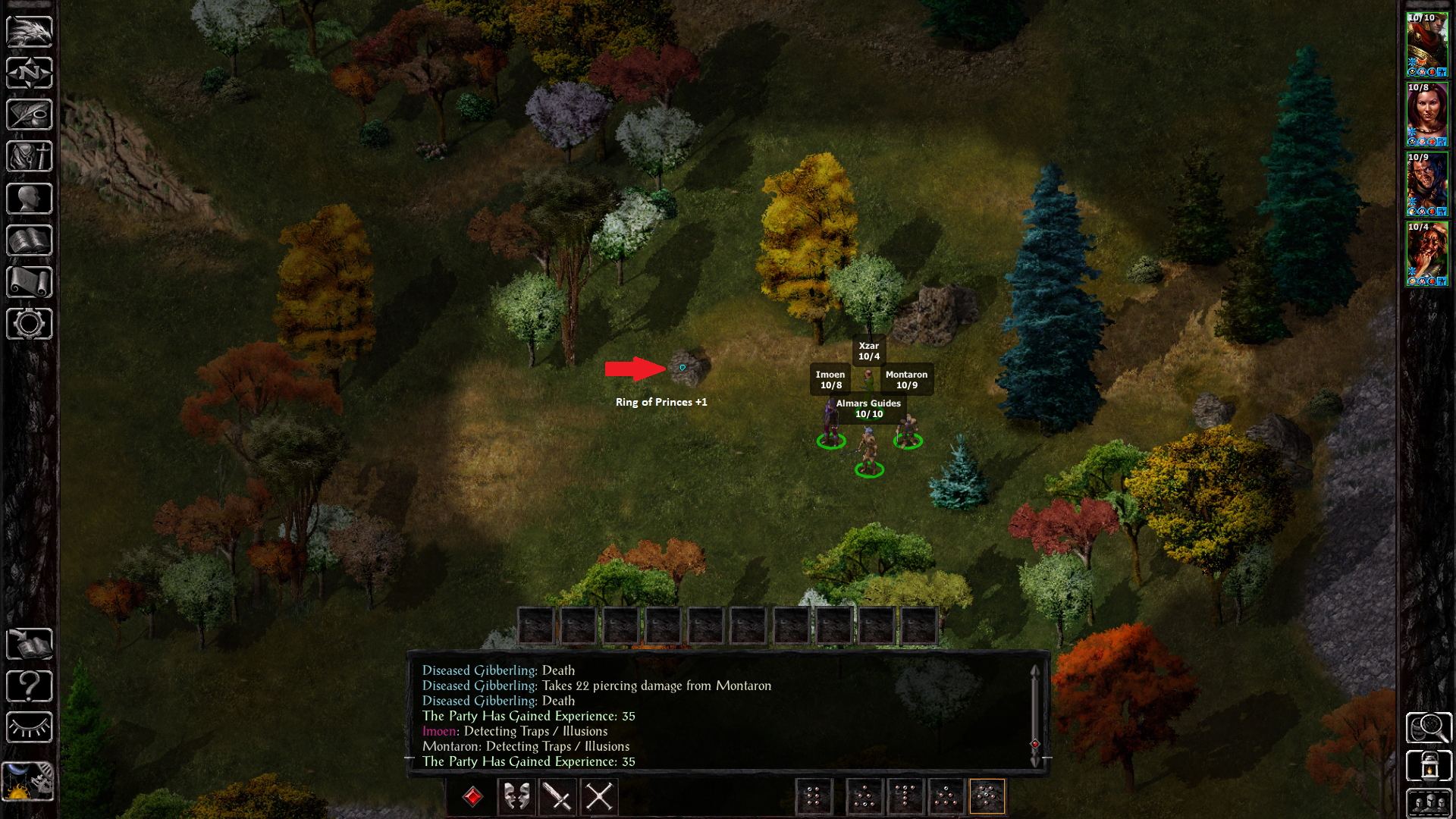This screenshot has width=1456, height=819.
Task: Click the dragon head return-to-game button
Action: pos(30,32)
